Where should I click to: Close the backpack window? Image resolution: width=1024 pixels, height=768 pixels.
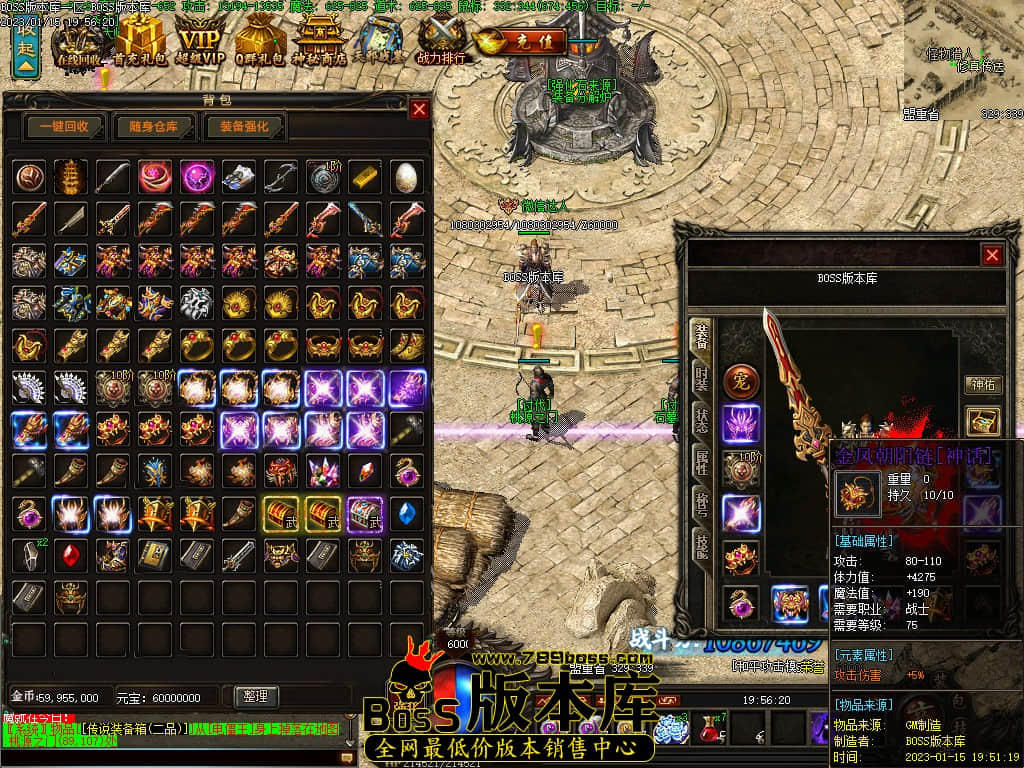pos(419,109)
